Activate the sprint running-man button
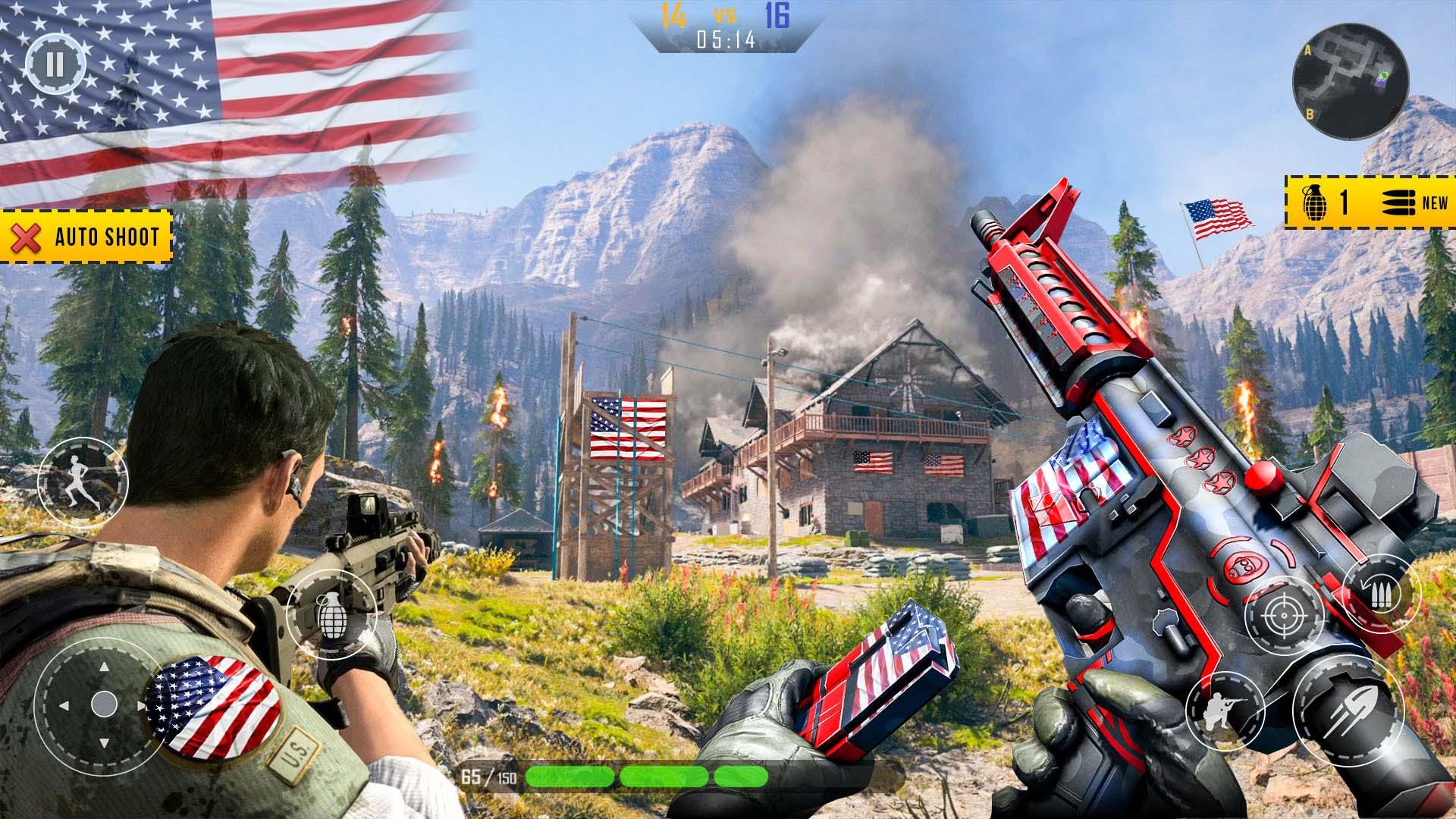This screenshot has height=819, width=1456. [x=83, y=484]
